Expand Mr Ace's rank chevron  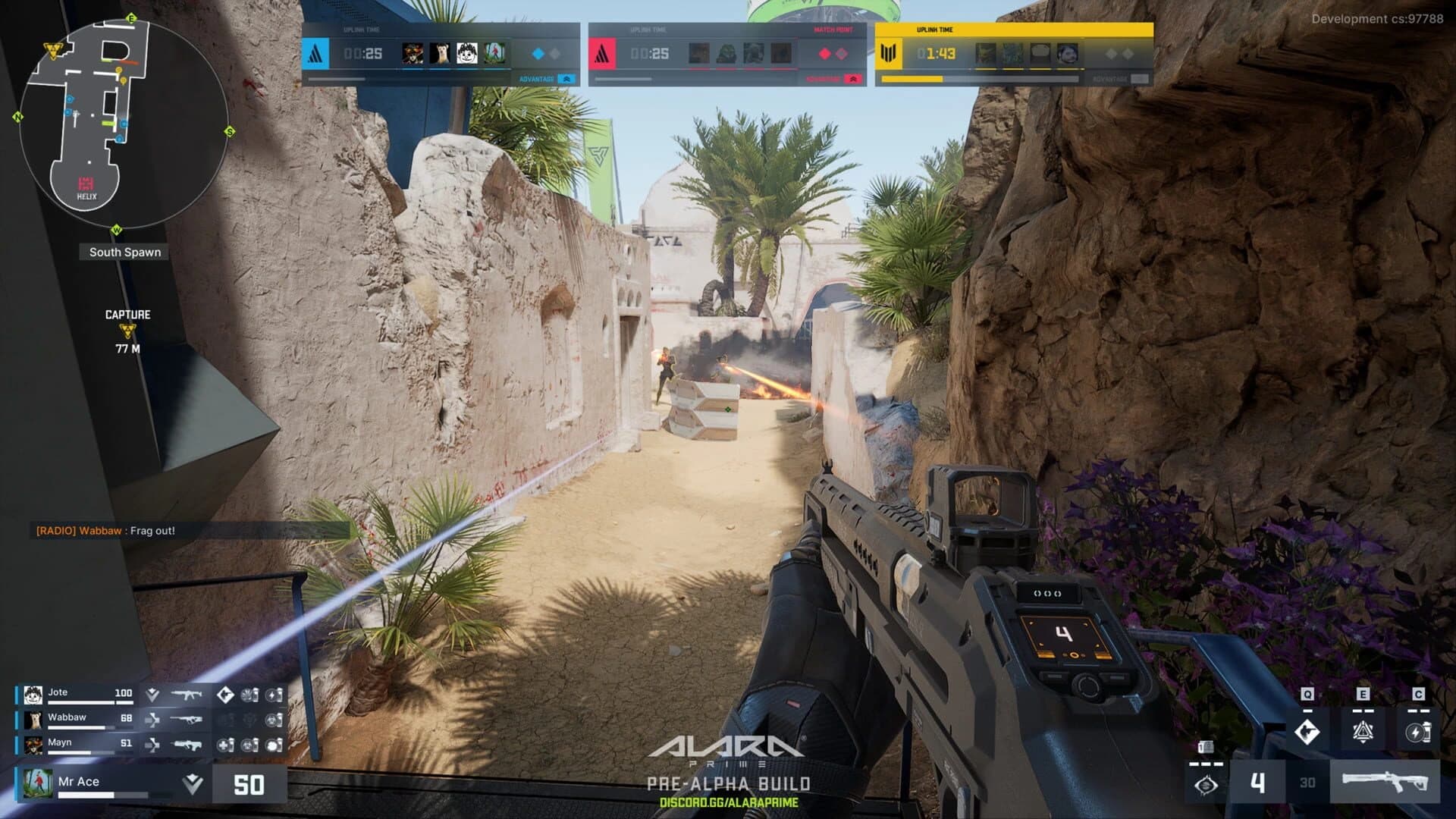click(x=193, y=783)
